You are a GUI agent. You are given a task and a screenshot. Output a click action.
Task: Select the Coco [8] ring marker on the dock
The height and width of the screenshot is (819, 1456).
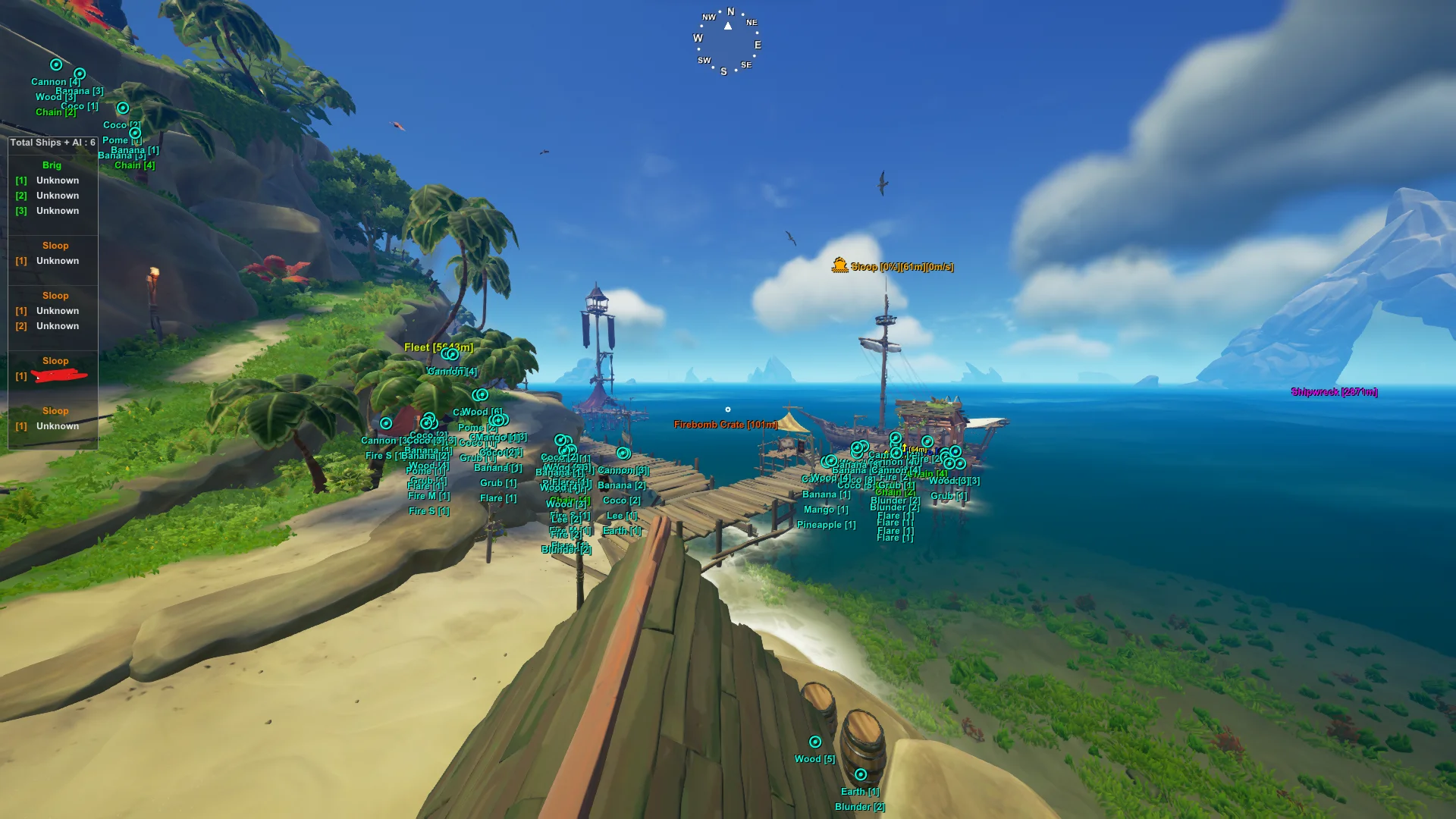855,485
